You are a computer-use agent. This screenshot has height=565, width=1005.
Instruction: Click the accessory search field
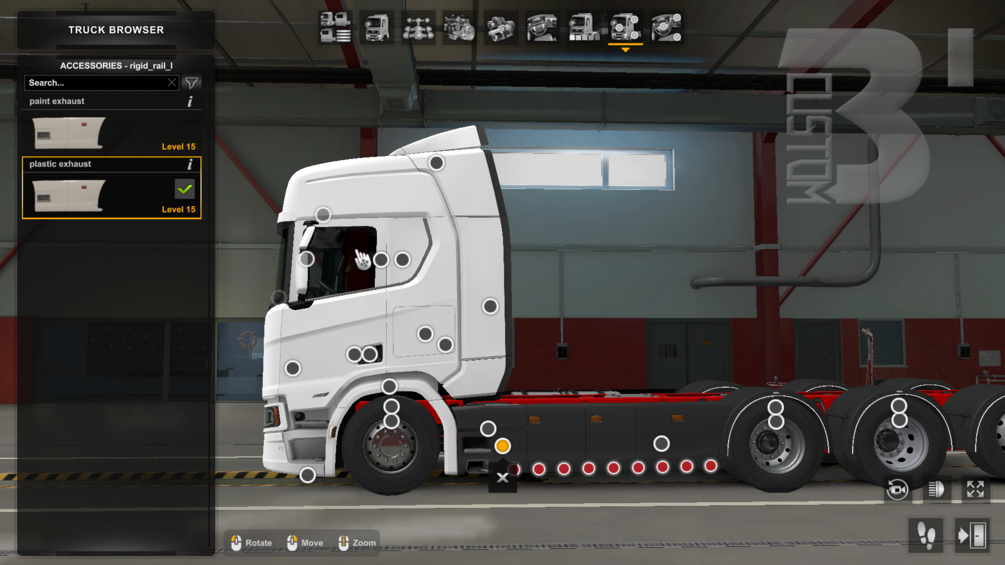pyautogui.click(x=95, y=83)
